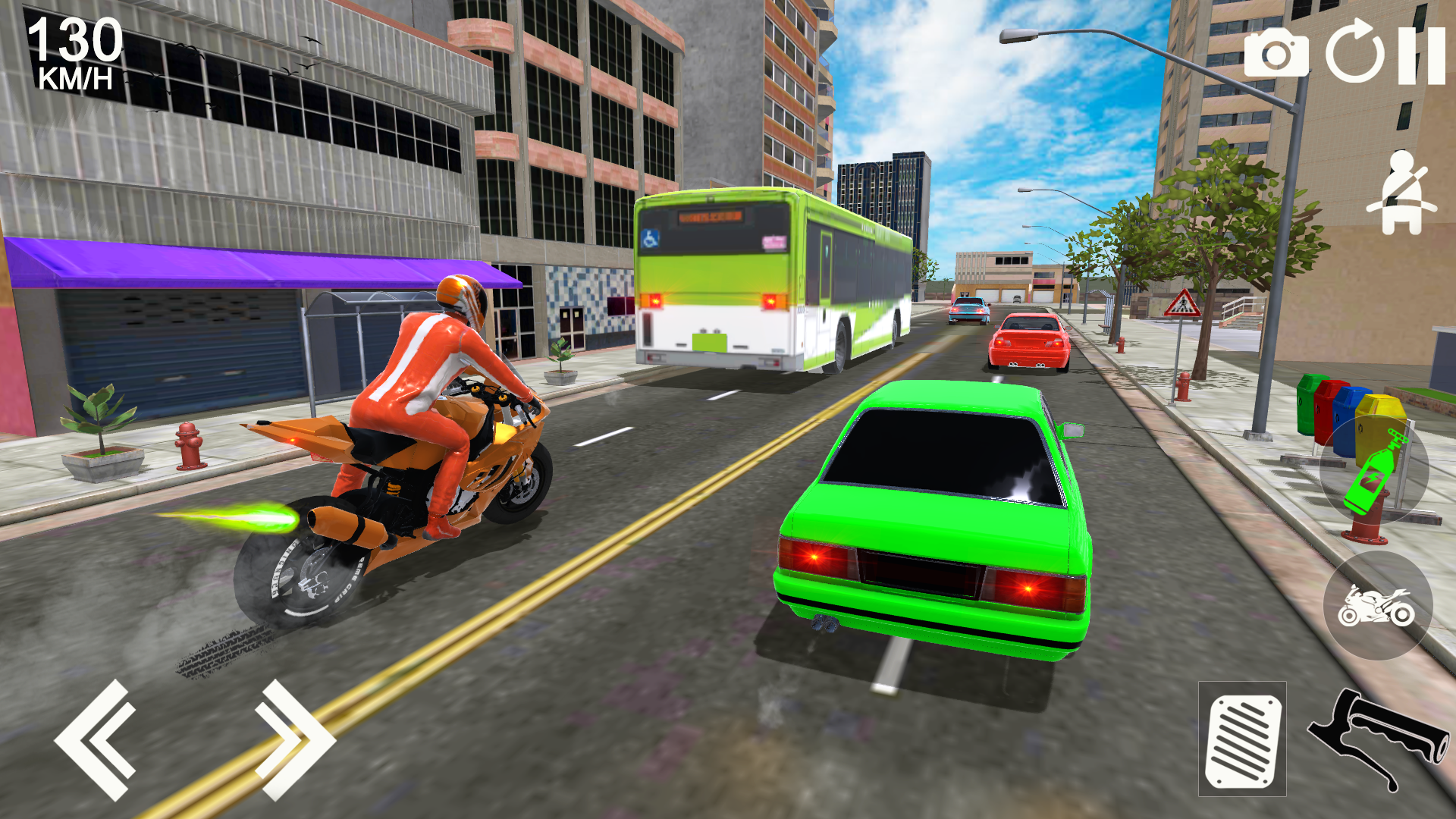Click the 130 KM/H speedometer display
This screenshot has width=1456, height=819.
click(x=74, y=53)
